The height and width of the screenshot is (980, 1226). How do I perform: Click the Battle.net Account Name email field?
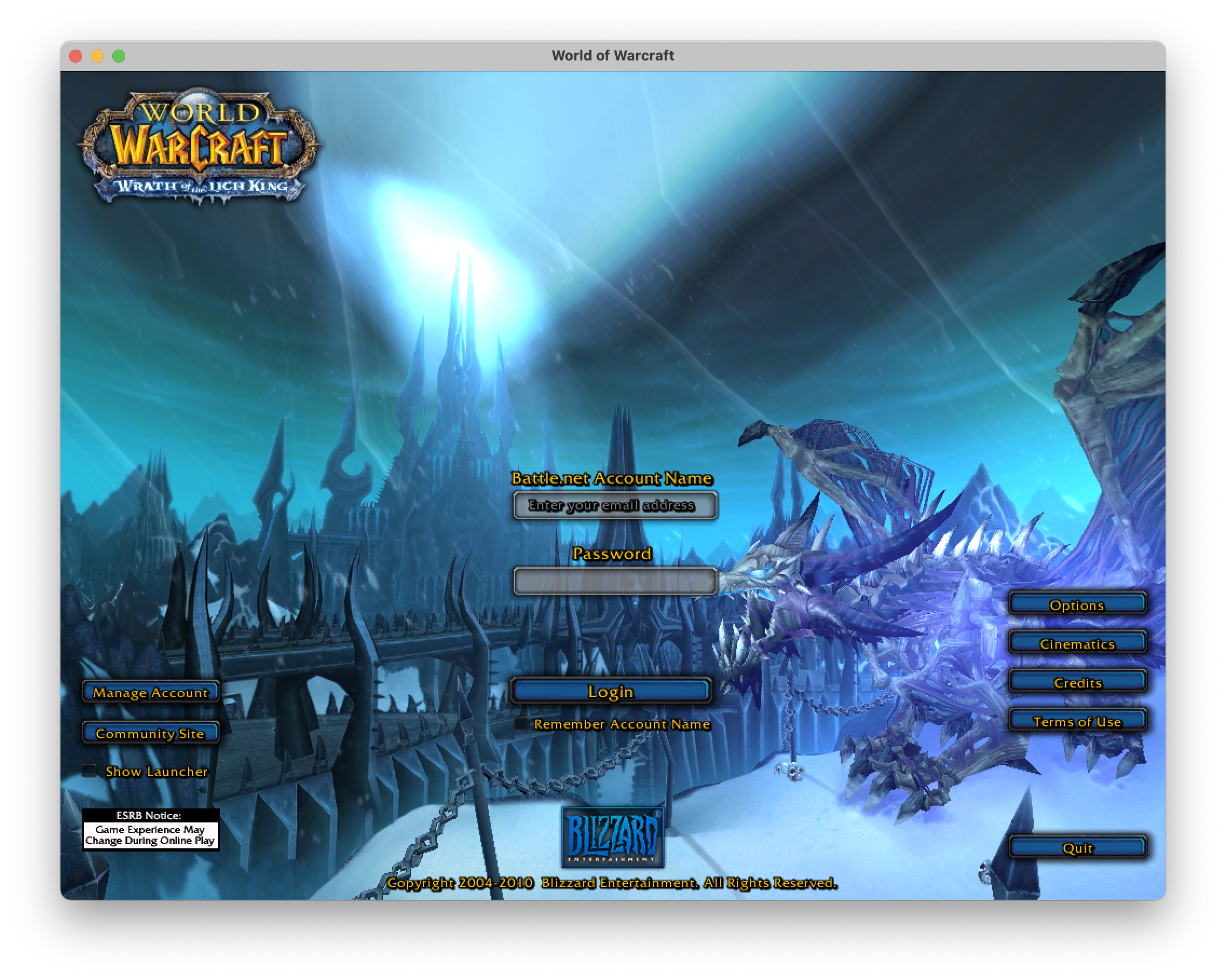(x=614, y=505)
